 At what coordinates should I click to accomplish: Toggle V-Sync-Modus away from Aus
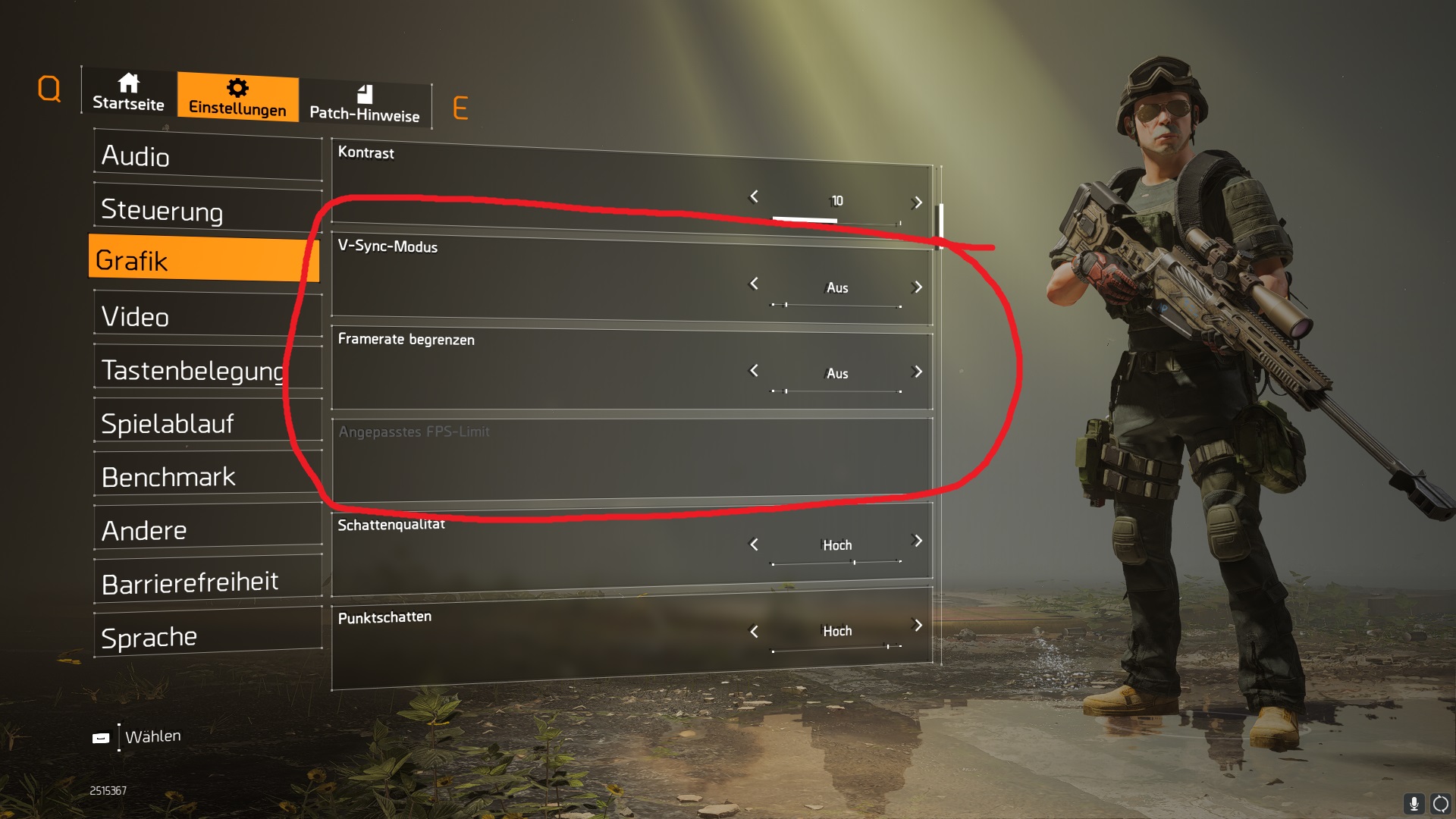(836, 287)
